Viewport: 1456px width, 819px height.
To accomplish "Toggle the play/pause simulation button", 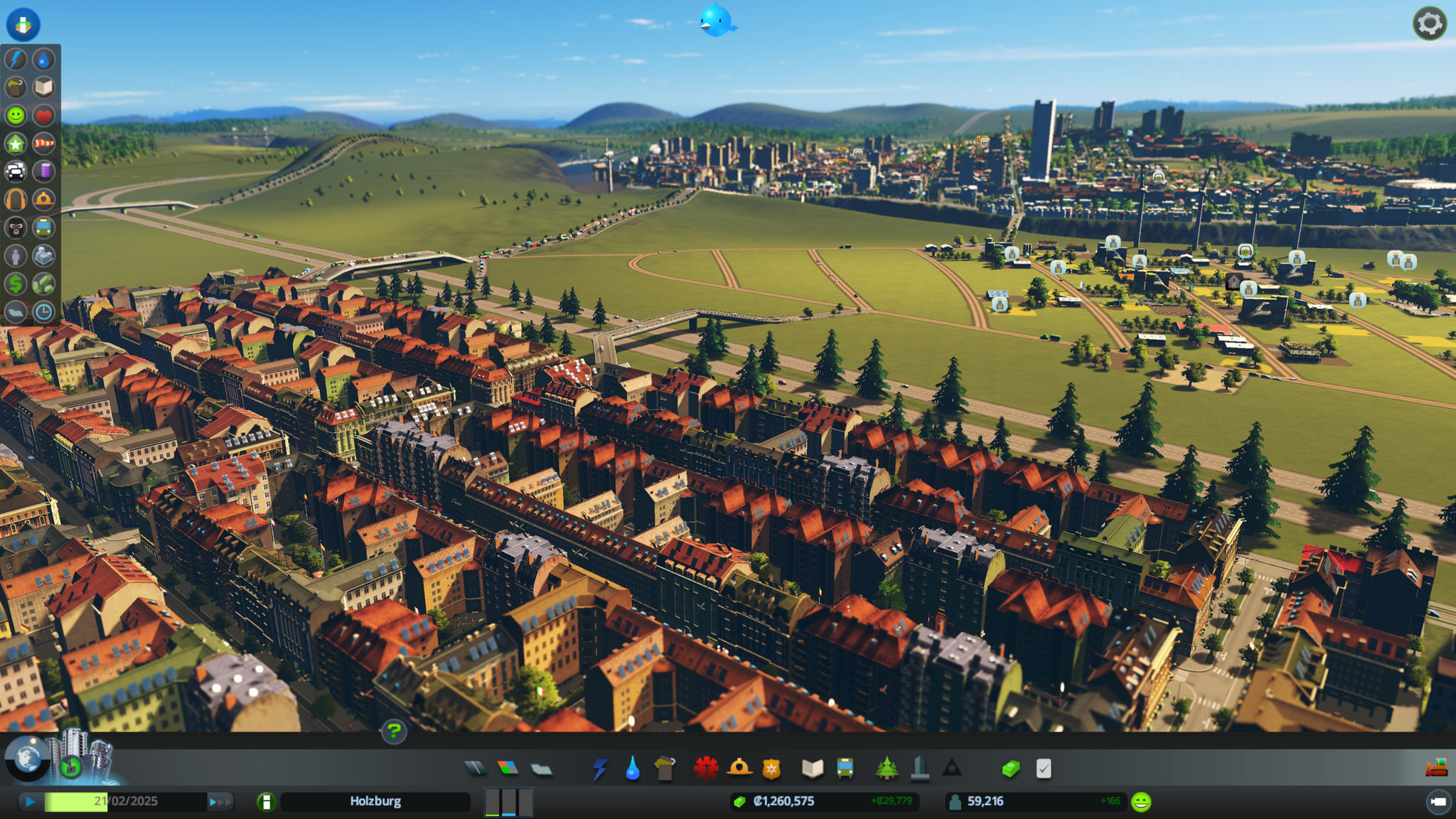I will 30,802.
